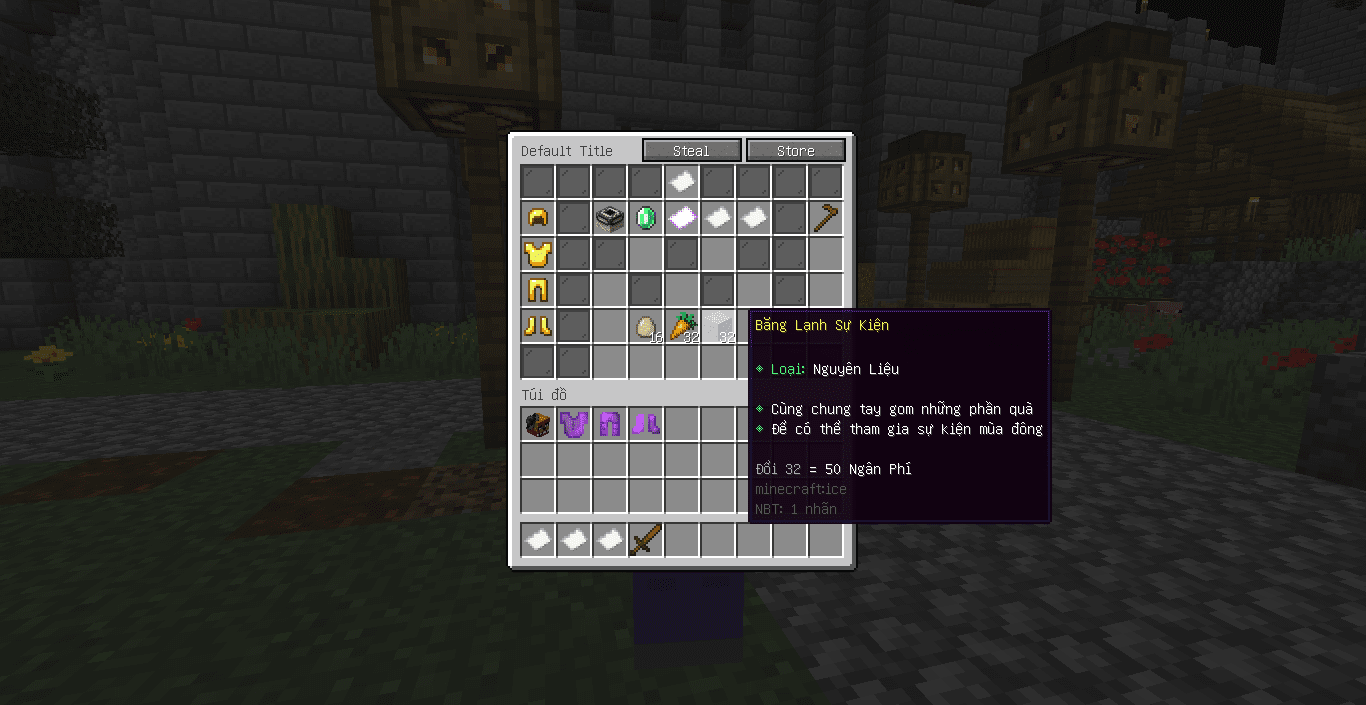Select the purple chestplate in inventory

point(574,424)
